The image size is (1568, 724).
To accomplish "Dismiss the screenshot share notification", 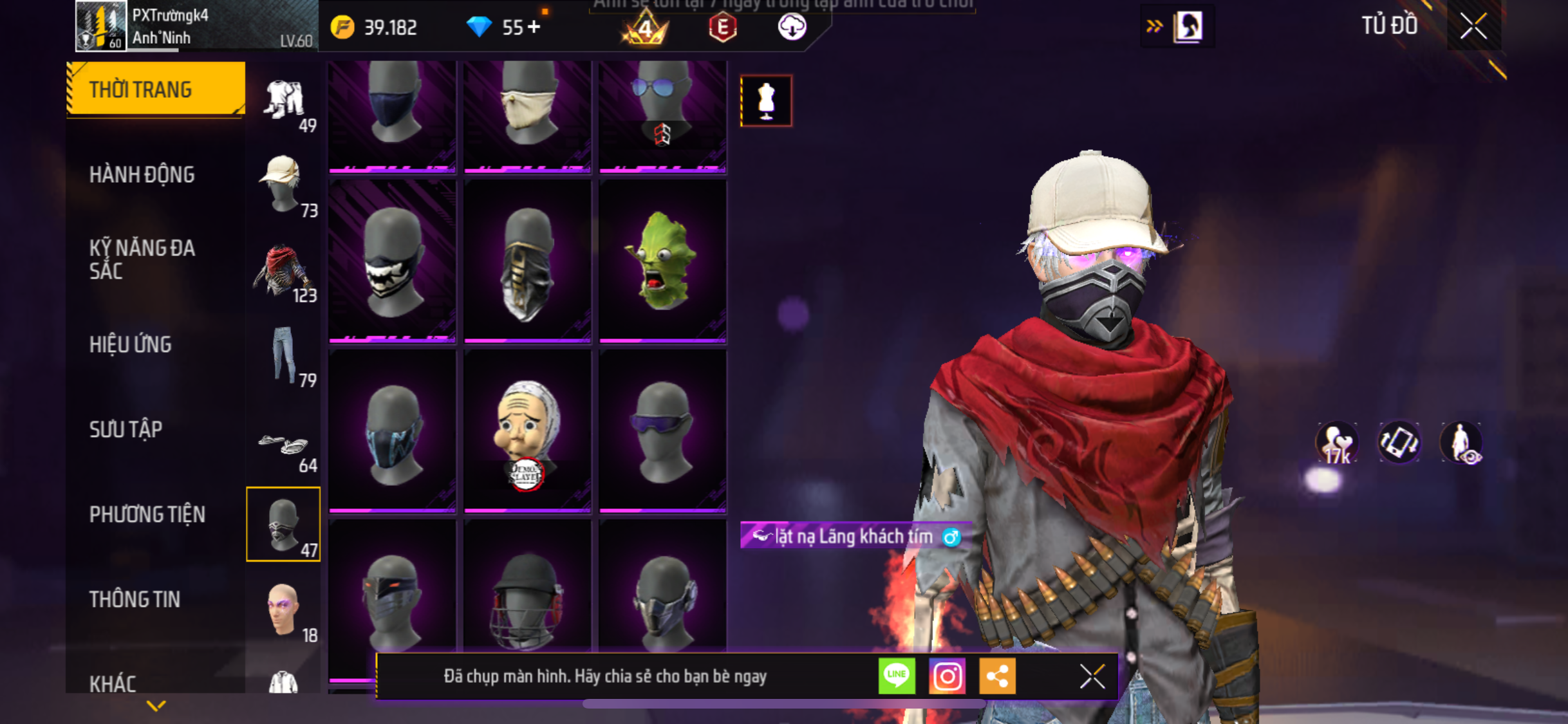I will tap(1092, 676).
